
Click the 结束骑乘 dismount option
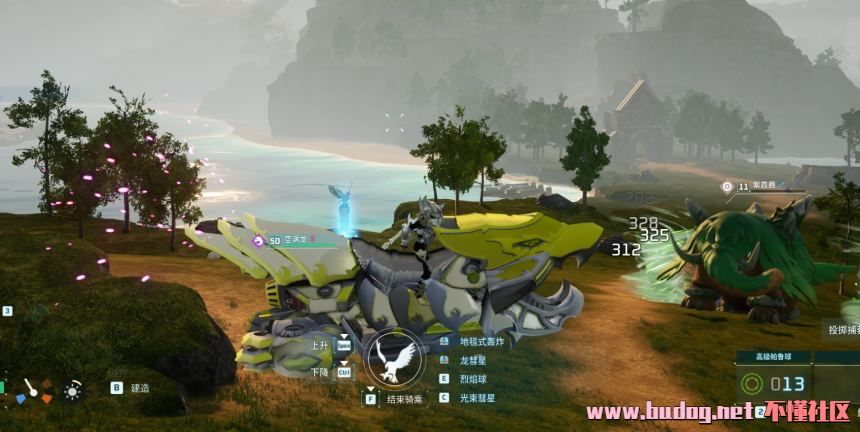[x=403, y=398]
